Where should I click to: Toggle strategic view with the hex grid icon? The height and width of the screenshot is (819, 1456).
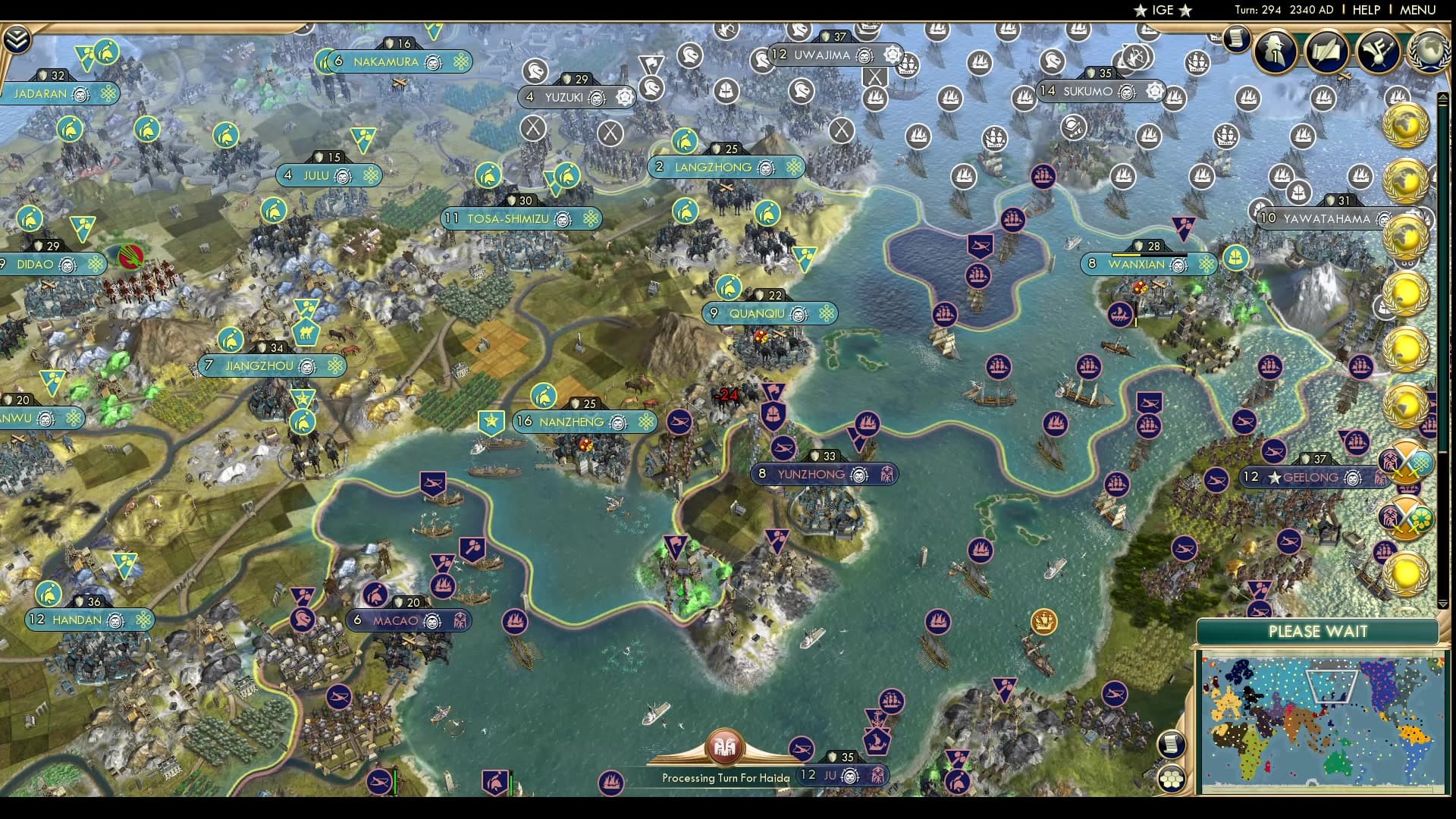click(x=1171, y=778)
